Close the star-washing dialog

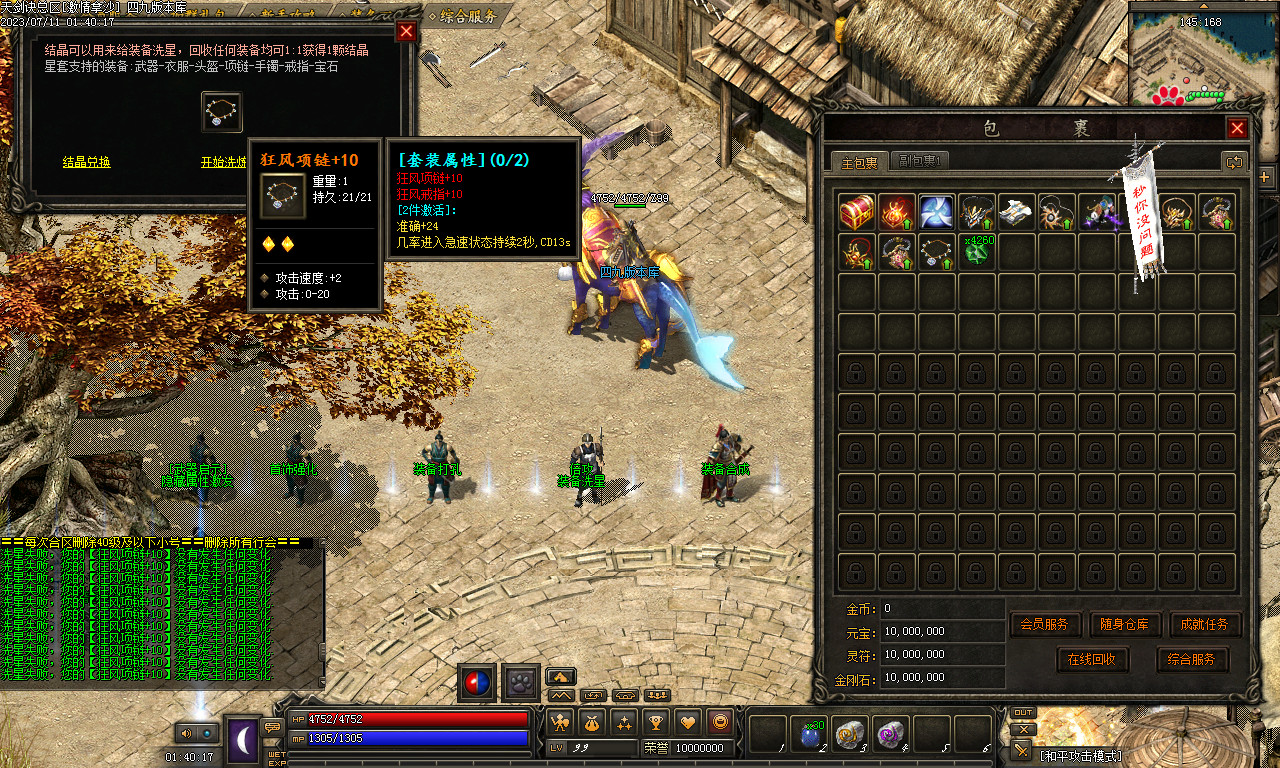(406, 31)
